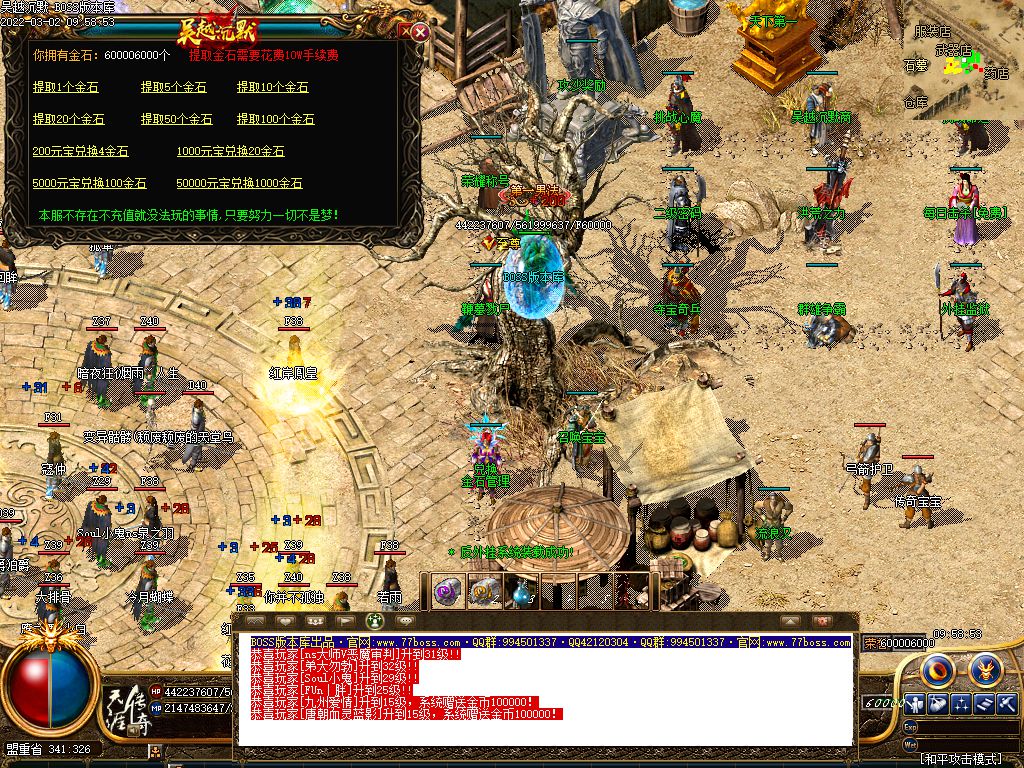
Task: Open the character figure panel icon
Action: coord(915,704)
